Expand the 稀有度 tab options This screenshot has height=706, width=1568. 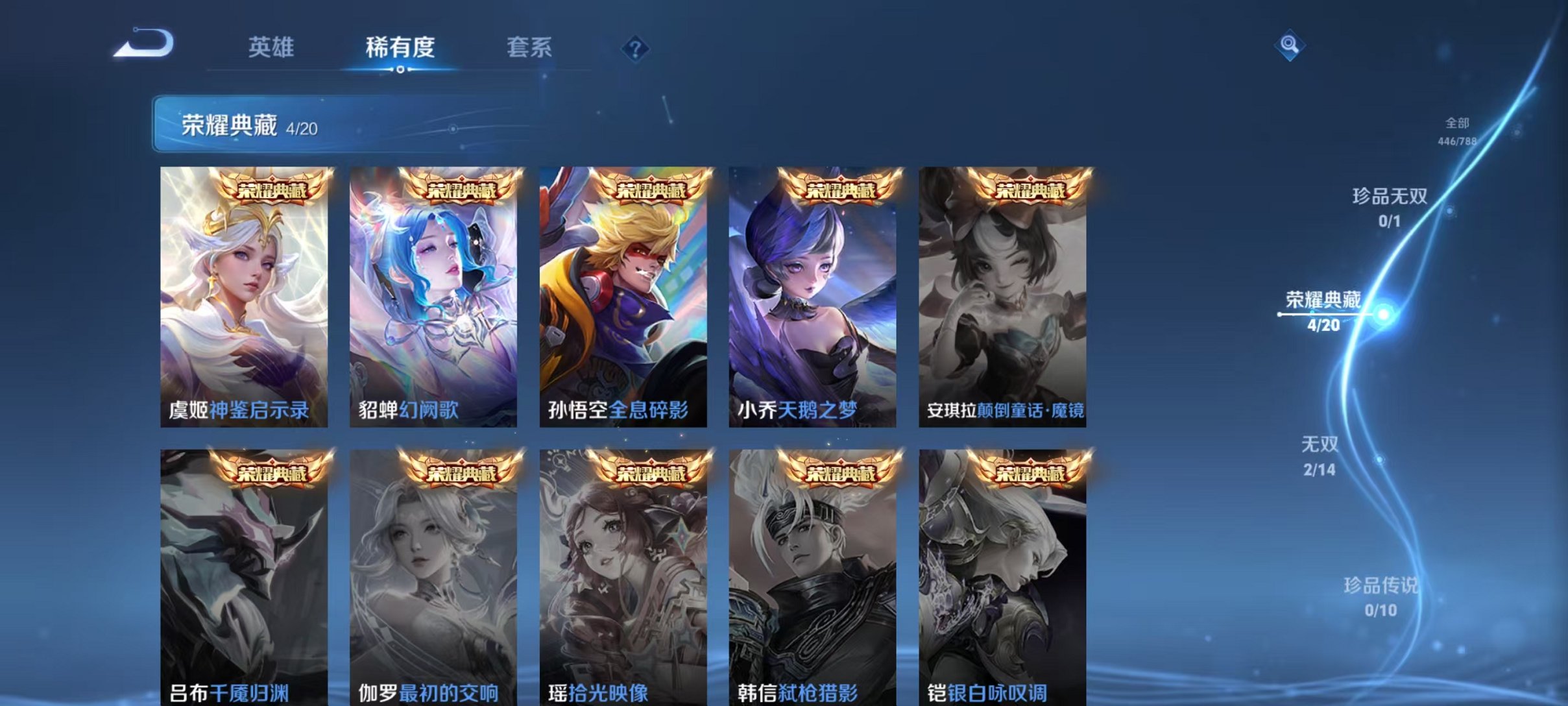tap(400, 47)
